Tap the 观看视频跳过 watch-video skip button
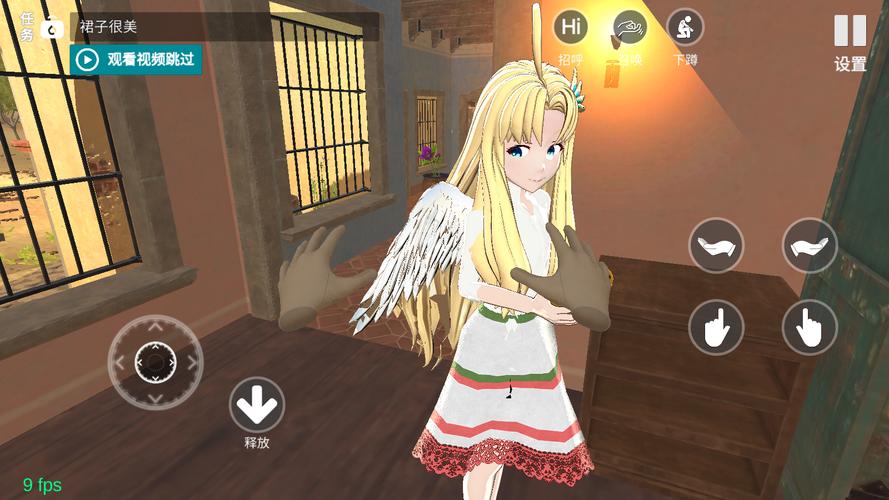Screen dimensions: 889x500 (x=136, y=60)
